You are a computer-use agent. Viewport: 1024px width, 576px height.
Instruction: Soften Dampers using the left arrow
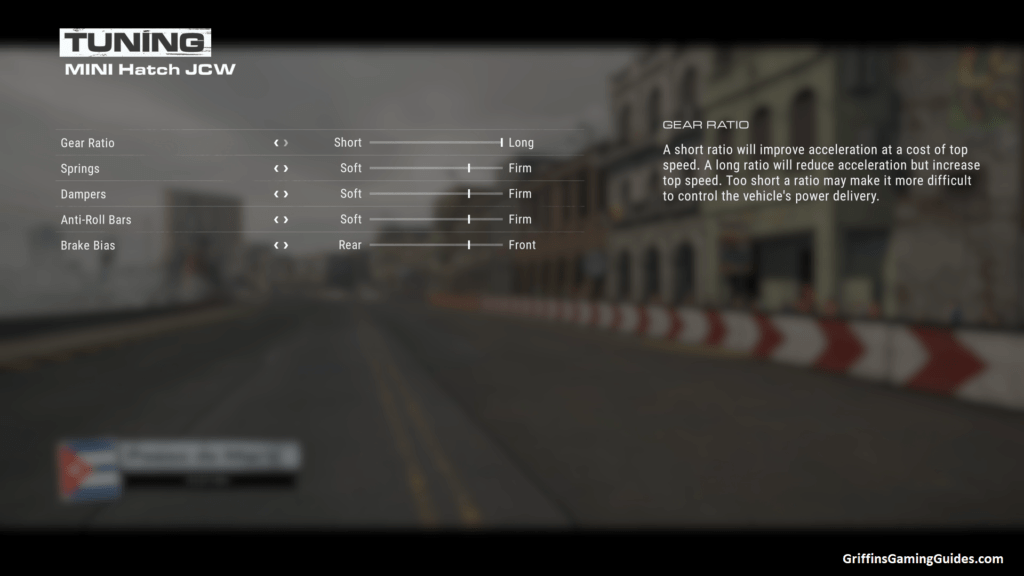tap(276, 194)
